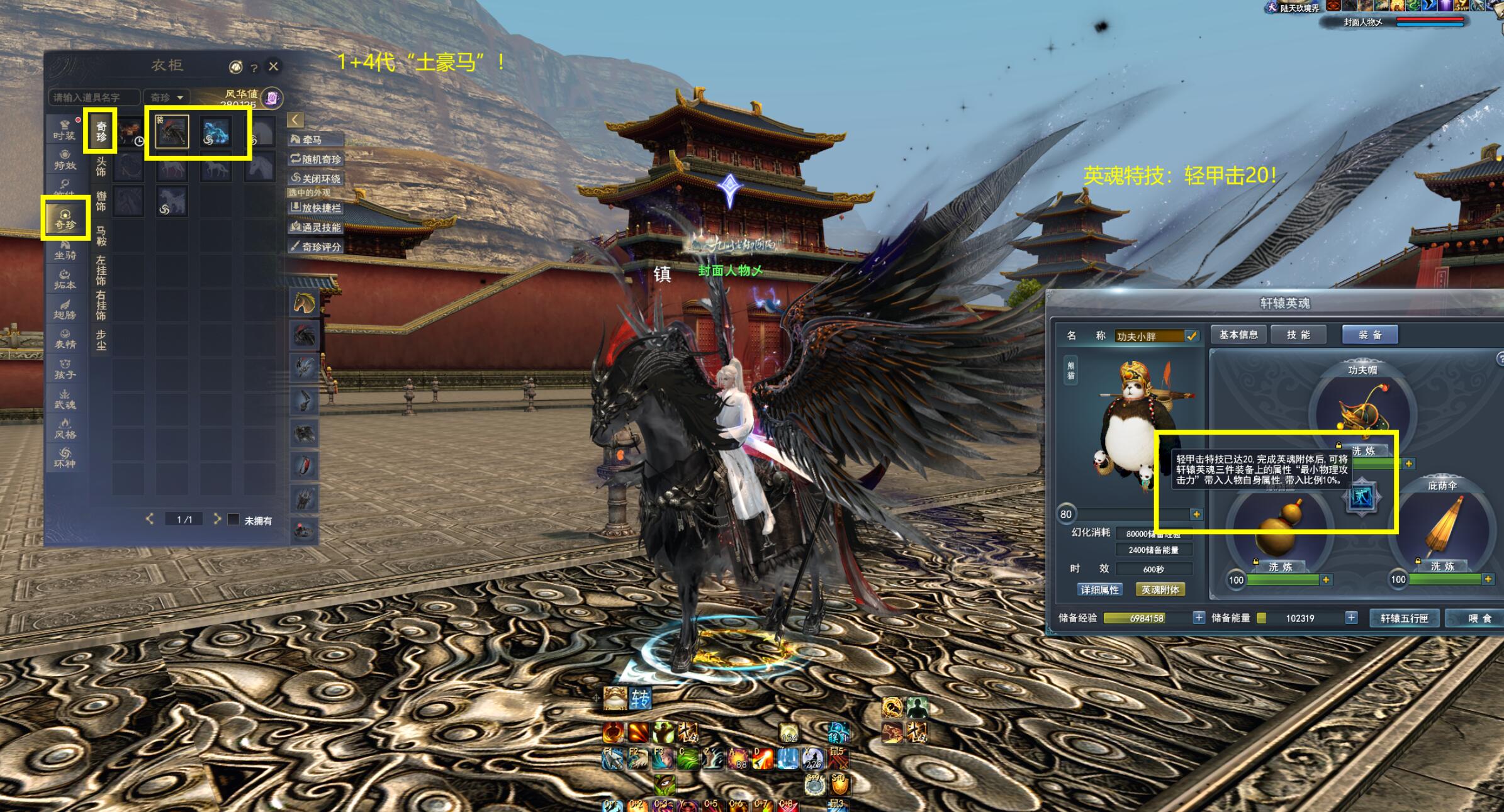Image resolution: width=1504 pixels, height=812 pixels.
Task: Click the 牵马 lead horse button
Action: pyautogui.click(x=315, y=140)
